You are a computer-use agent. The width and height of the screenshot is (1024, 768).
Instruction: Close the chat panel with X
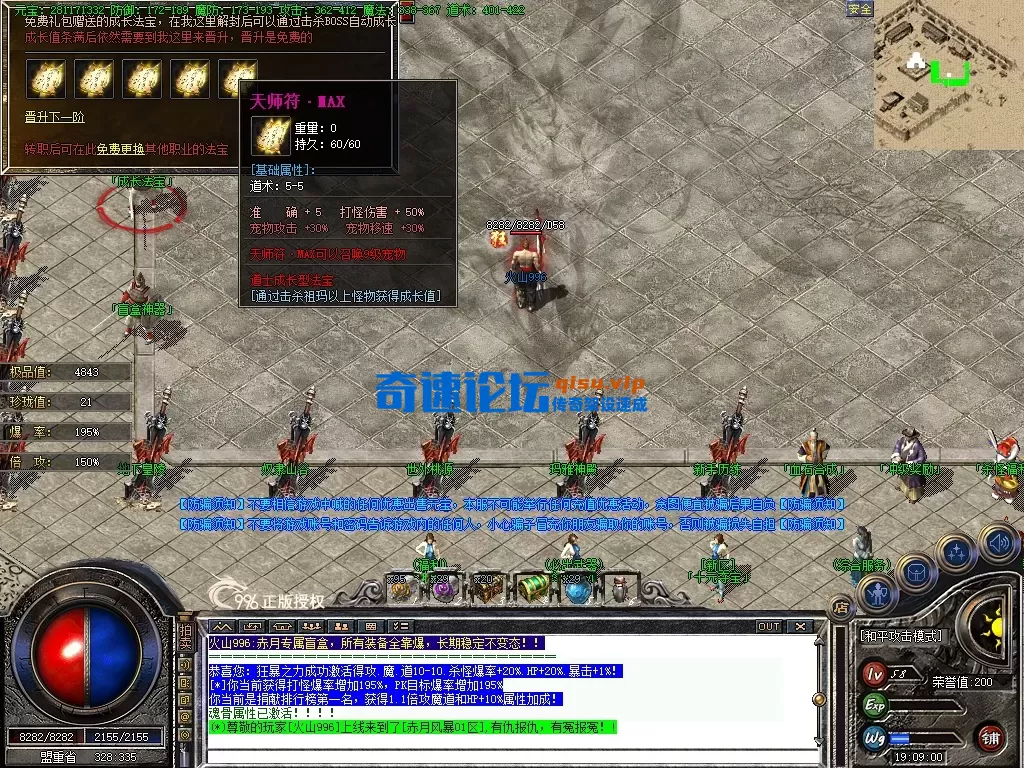tap(800, 626)
